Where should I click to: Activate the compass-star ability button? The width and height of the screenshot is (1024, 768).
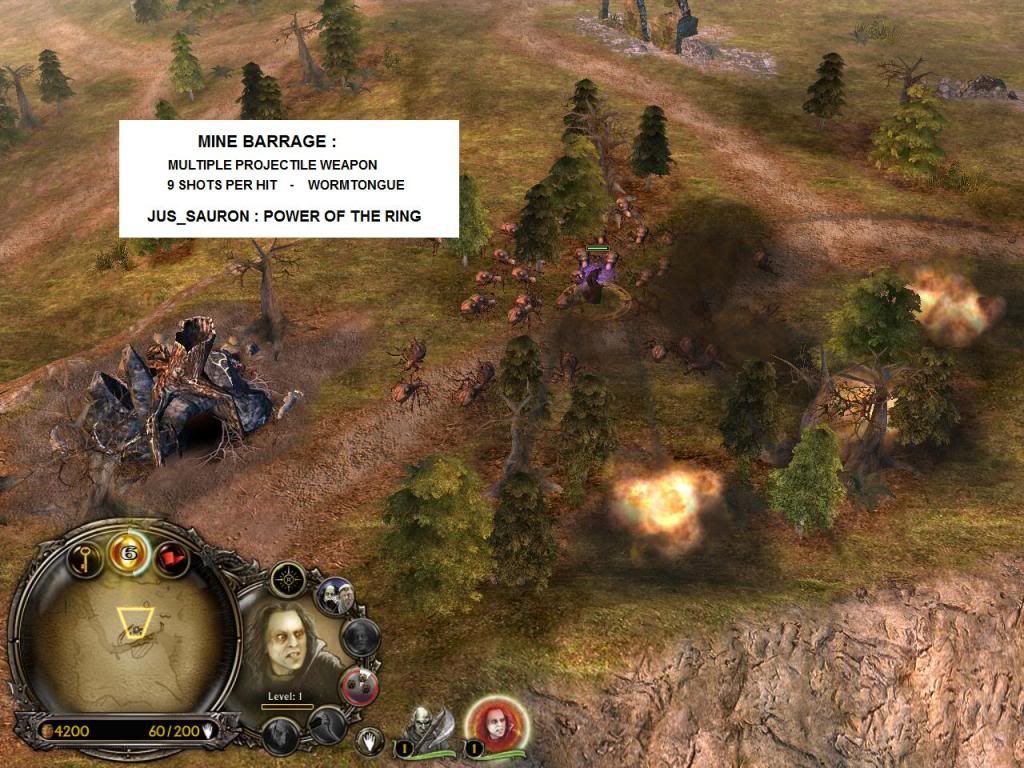[290, 579]
